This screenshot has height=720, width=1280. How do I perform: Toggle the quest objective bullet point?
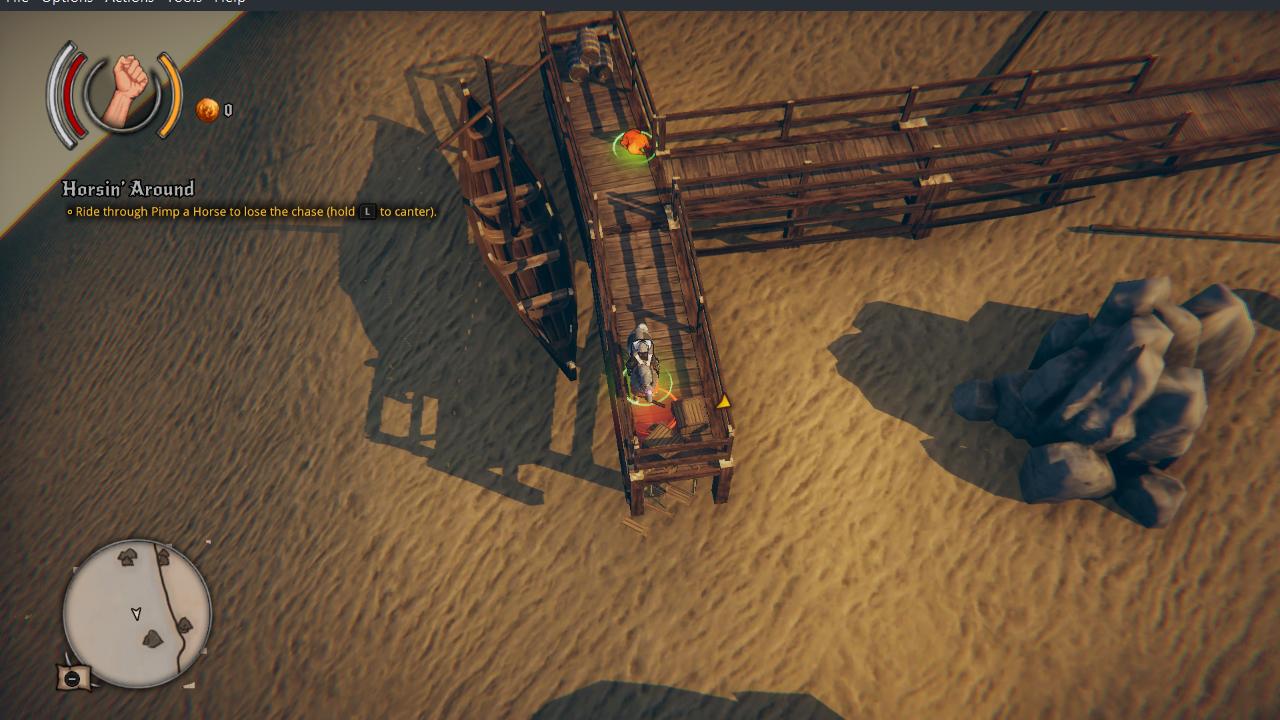(70, 212)
